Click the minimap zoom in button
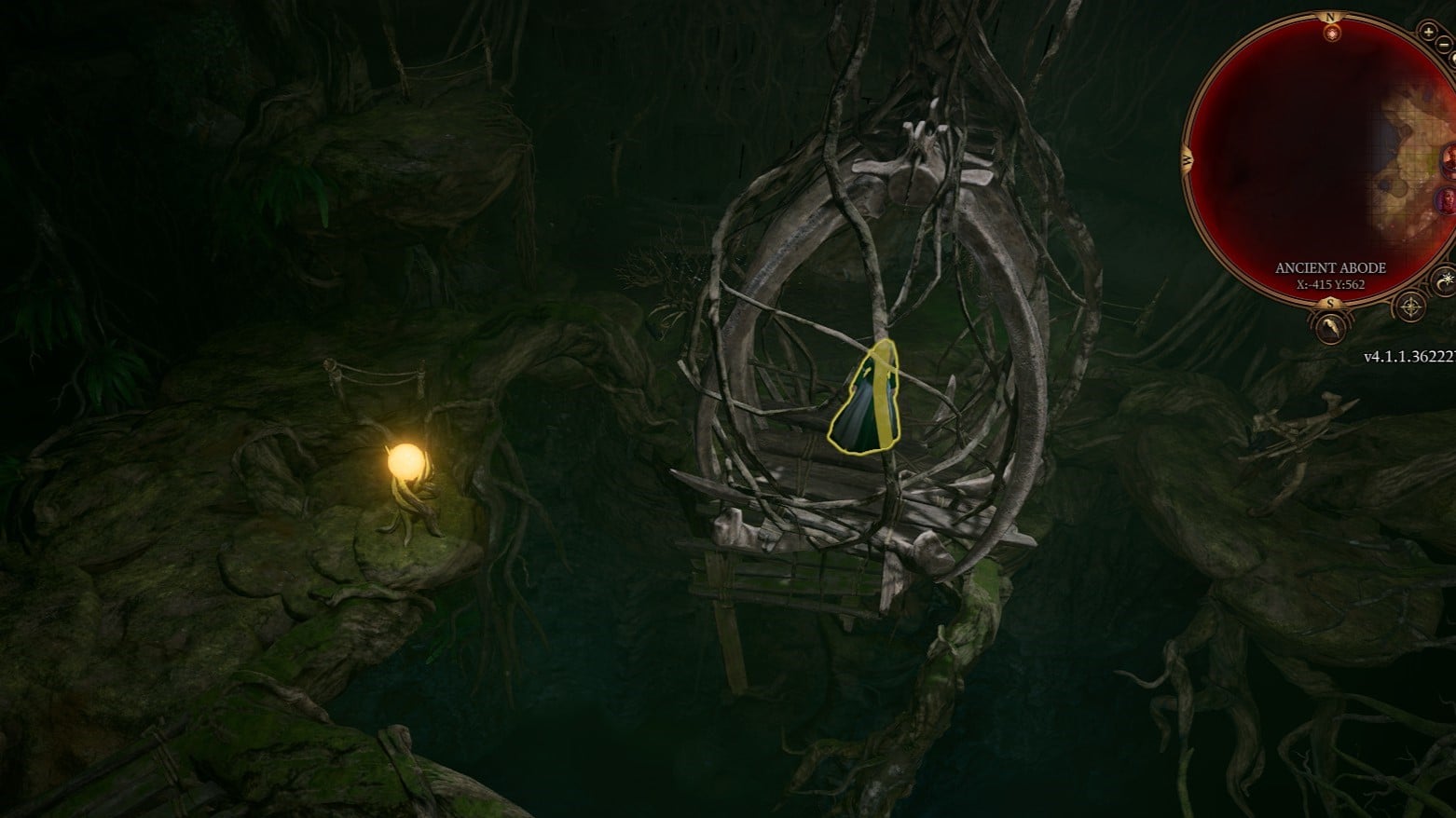Screen dimensions: 1456x818 tap(1428, 31)
